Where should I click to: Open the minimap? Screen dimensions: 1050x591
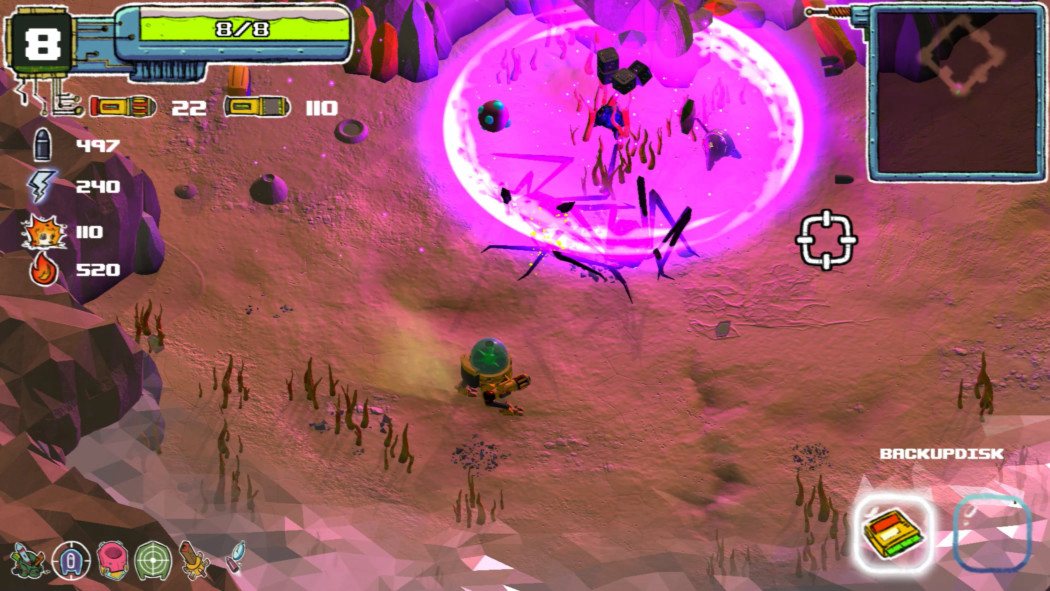(x=956, y=93)
